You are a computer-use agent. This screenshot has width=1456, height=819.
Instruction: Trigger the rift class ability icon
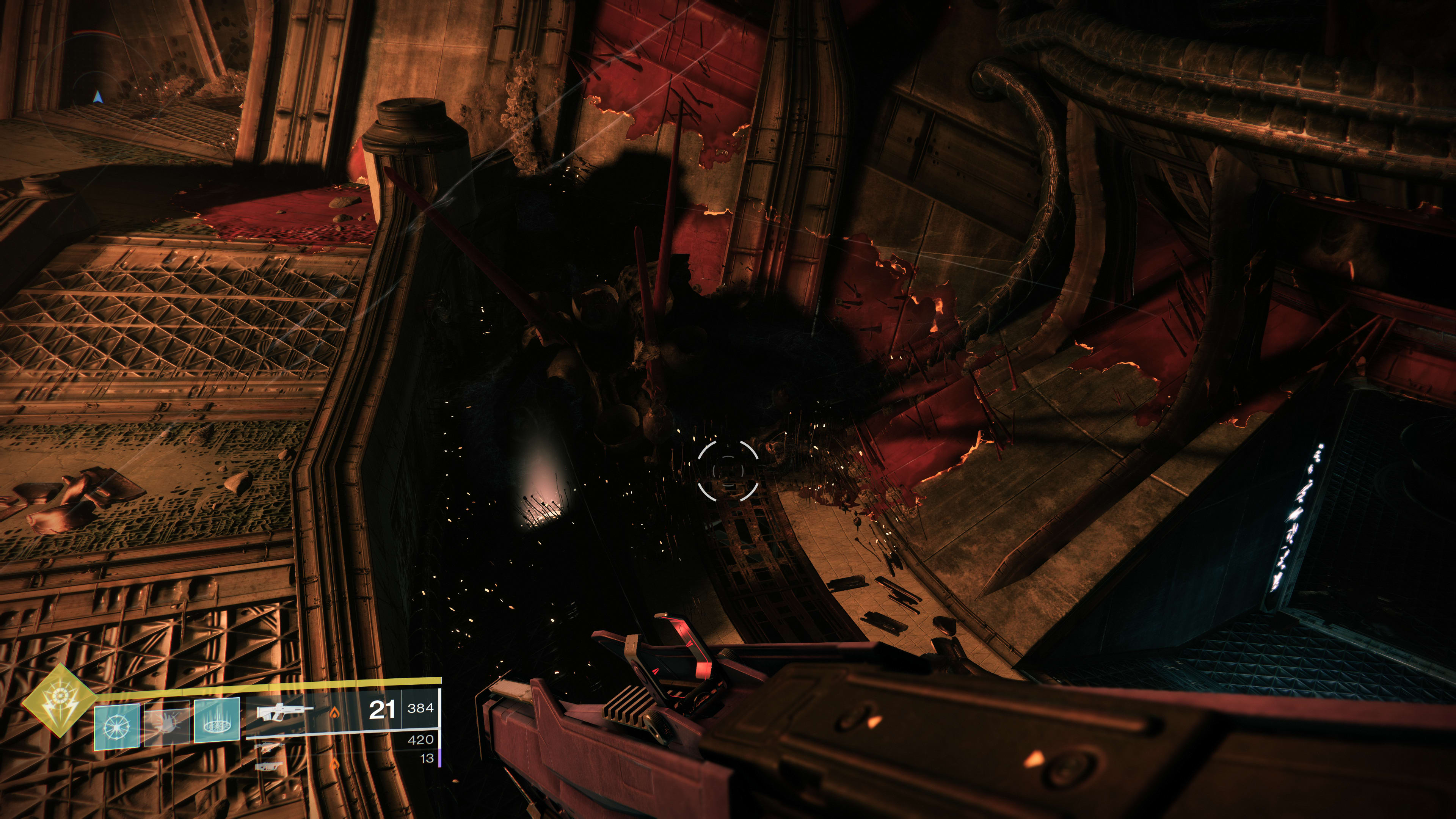217,720
